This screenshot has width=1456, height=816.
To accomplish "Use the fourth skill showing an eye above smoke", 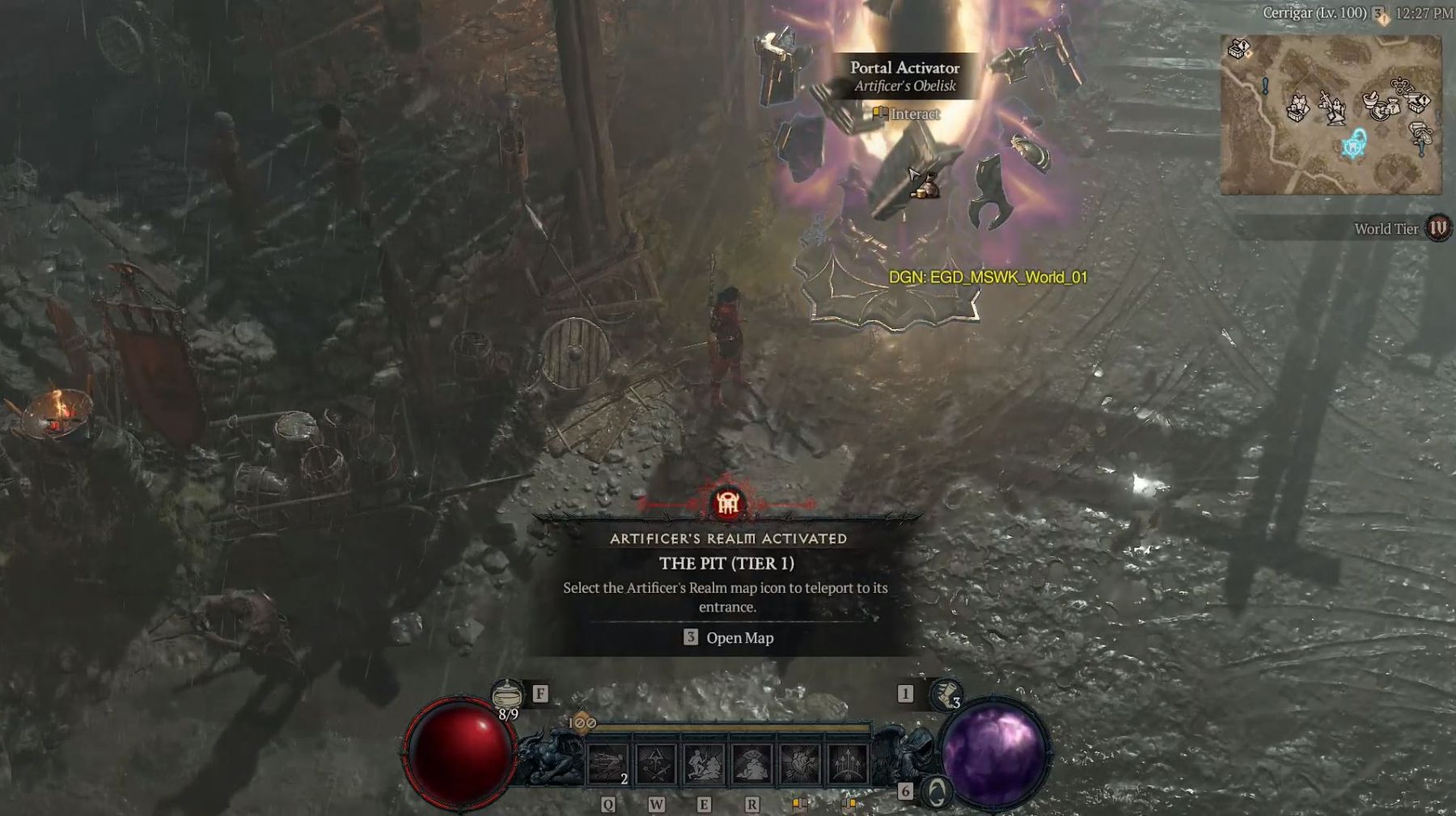I will (751, 763).
